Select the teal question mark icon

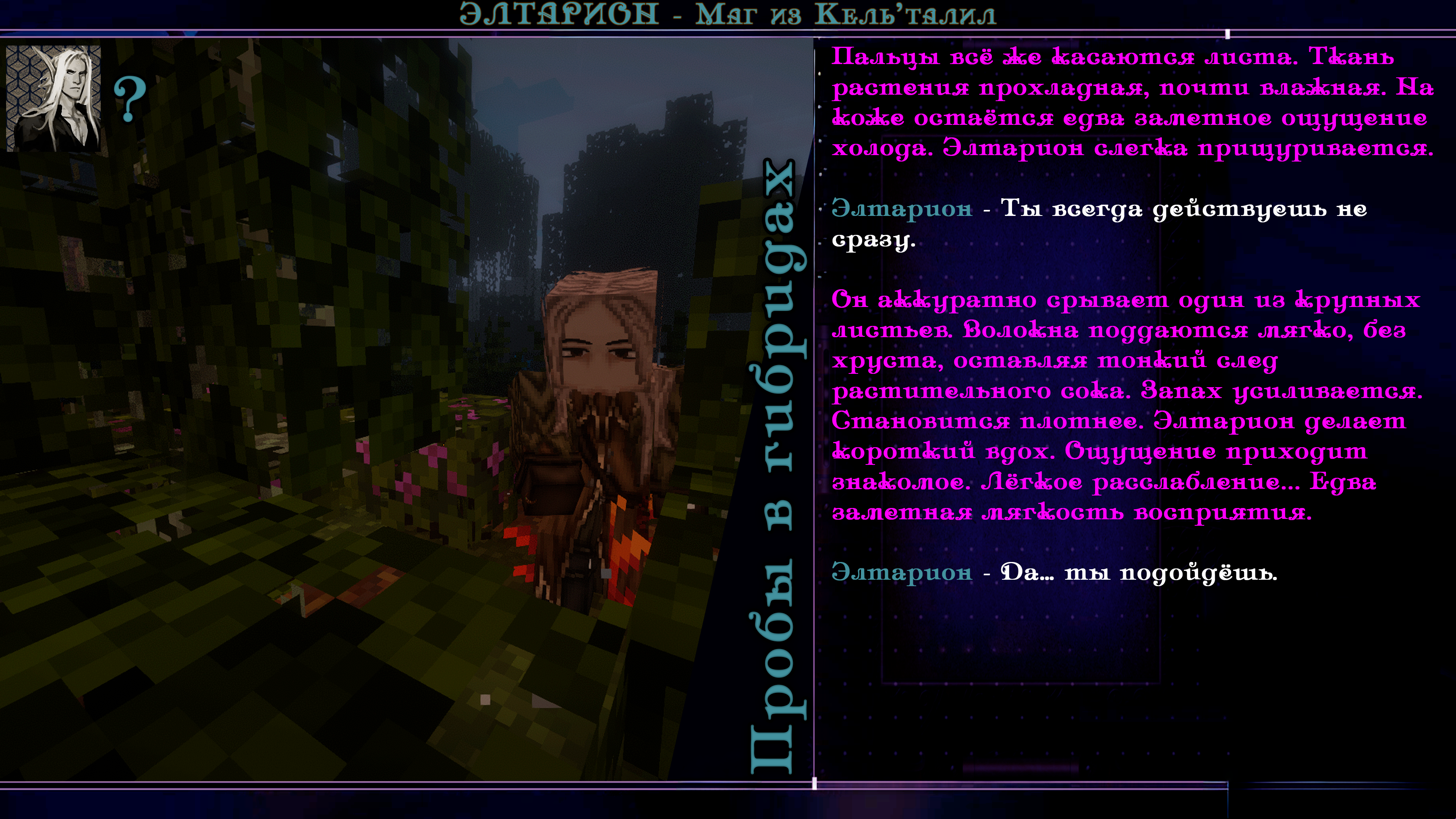click(x=130, y=99)
